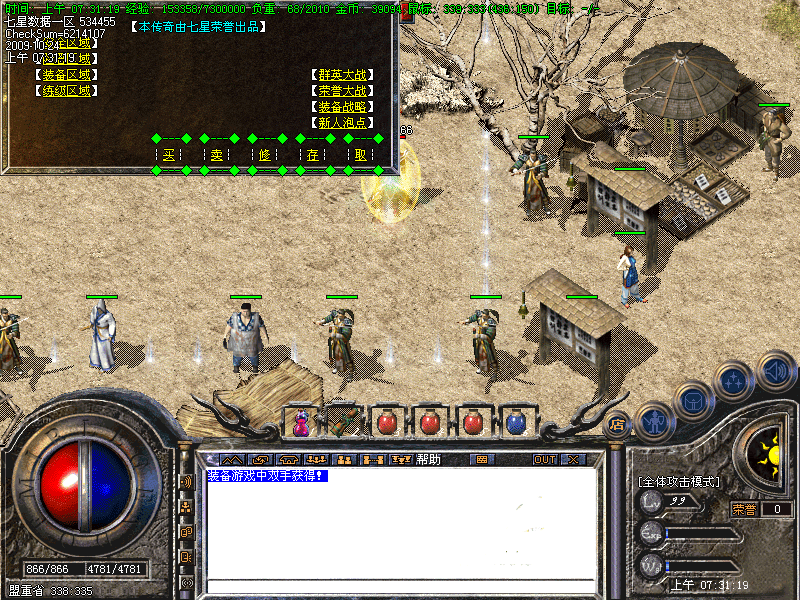Click the 卖 (sell) button

pos(217,155)
